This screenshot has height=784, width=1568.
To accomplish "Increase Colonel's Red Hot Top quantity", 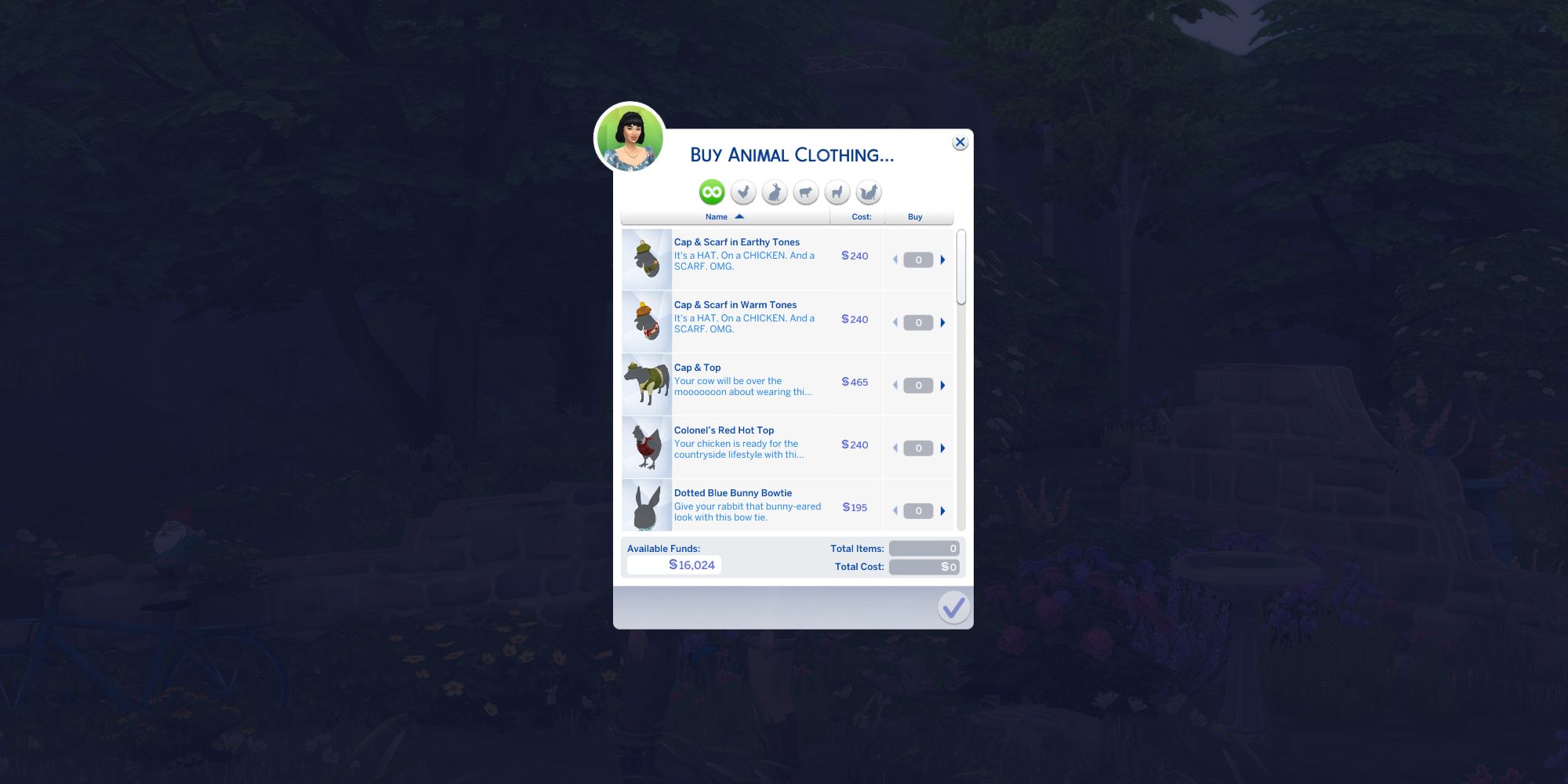I will pos(942,448).
